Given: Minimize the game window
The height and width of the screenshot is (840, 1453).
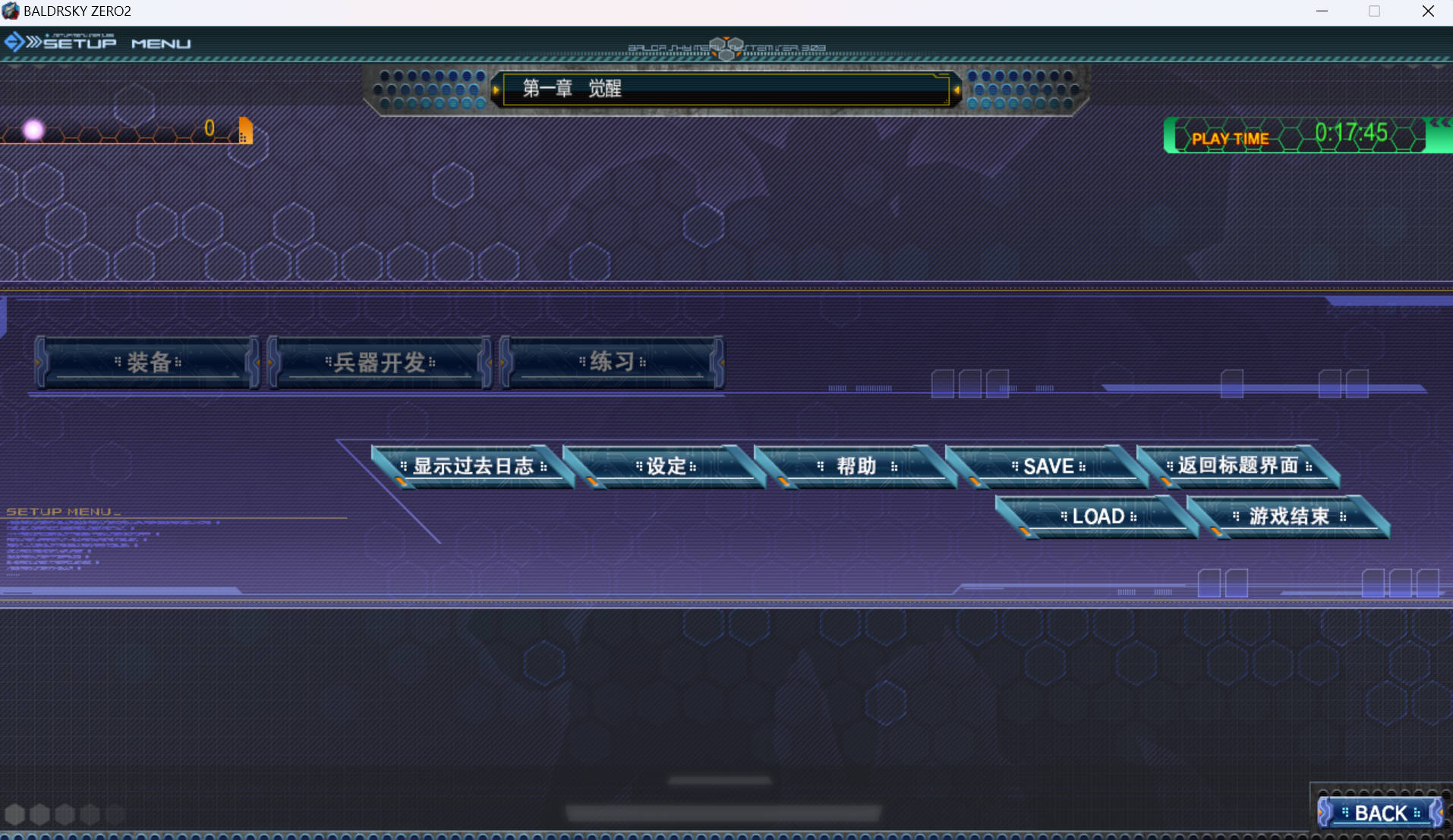Looking at the screenshot, I should coord(1322,11).
